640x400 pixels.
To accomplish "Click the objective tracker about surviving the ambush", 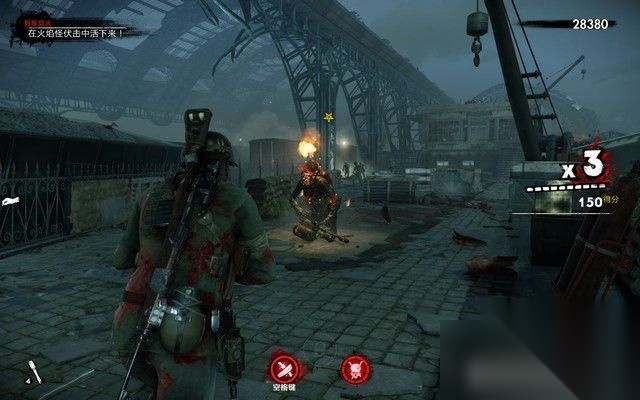I will click(75, 32).
